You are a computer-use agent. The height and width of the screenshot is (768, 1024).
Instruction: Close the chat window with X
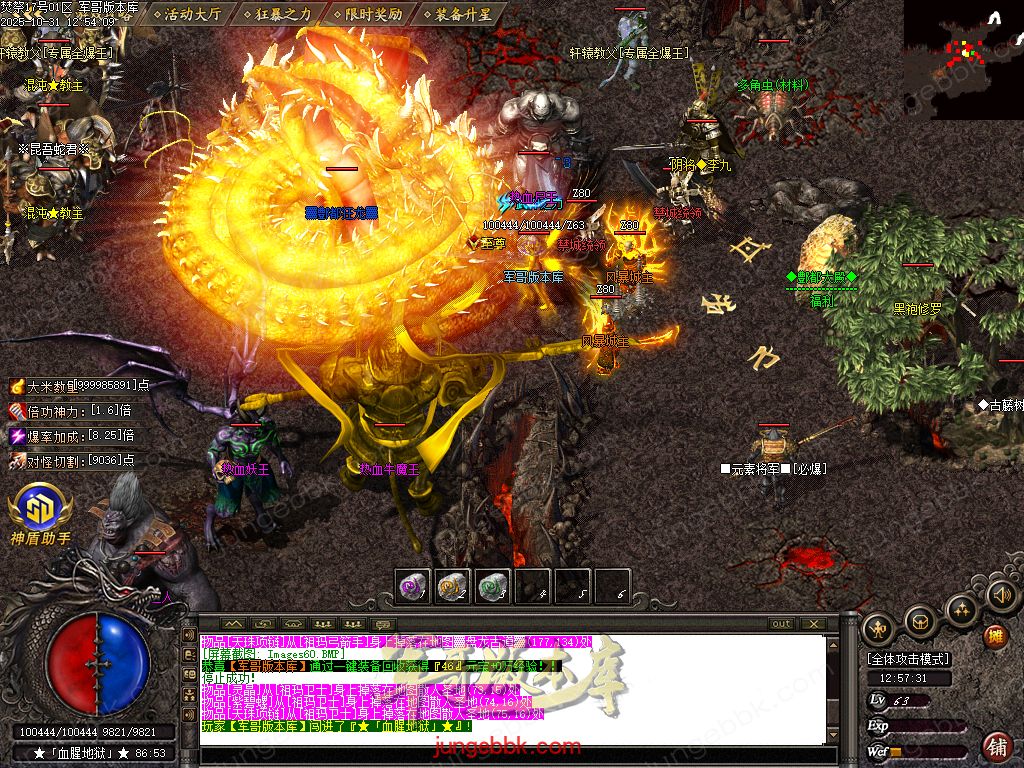814,623
